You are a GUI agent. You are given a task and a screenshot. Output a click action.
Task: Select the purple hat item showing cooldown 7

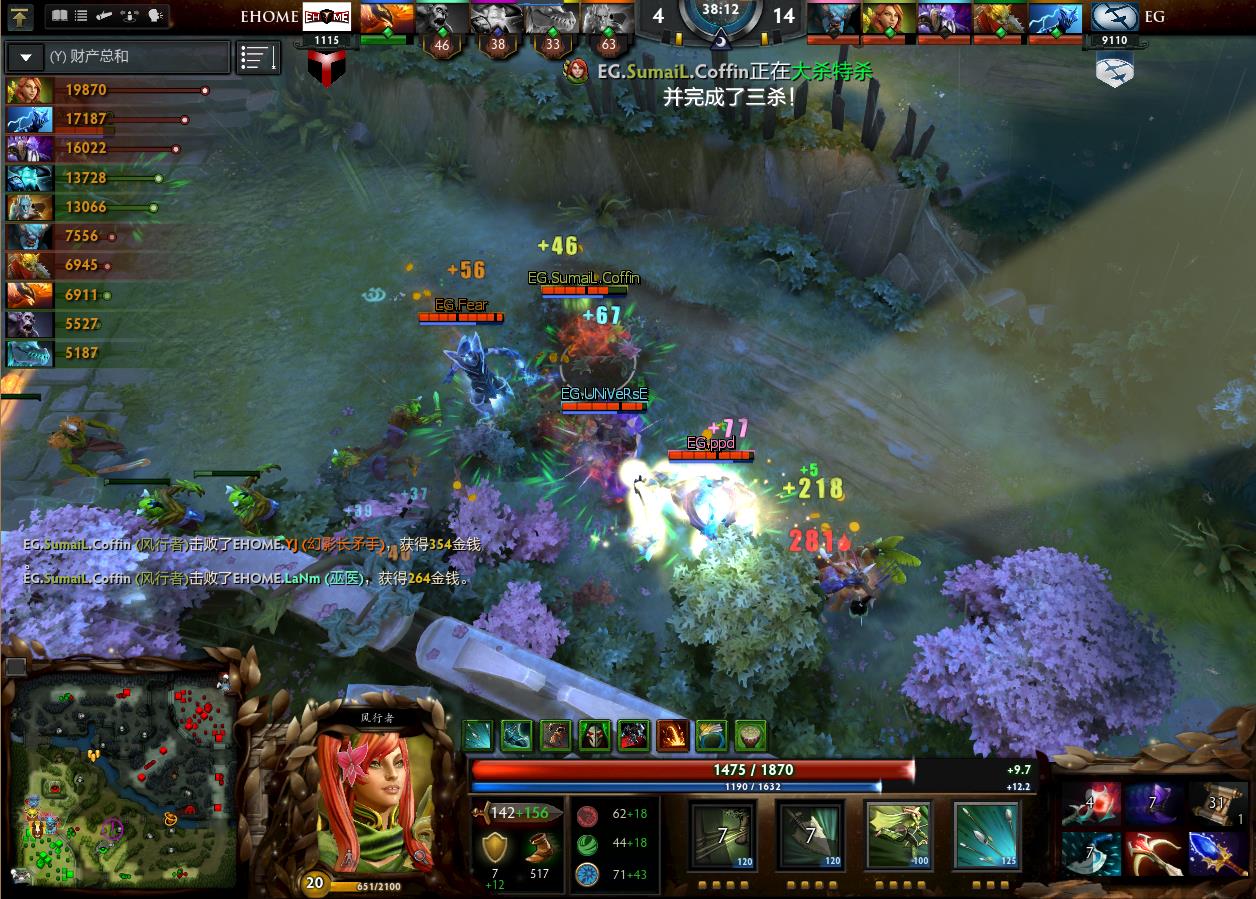(1153, 804)
